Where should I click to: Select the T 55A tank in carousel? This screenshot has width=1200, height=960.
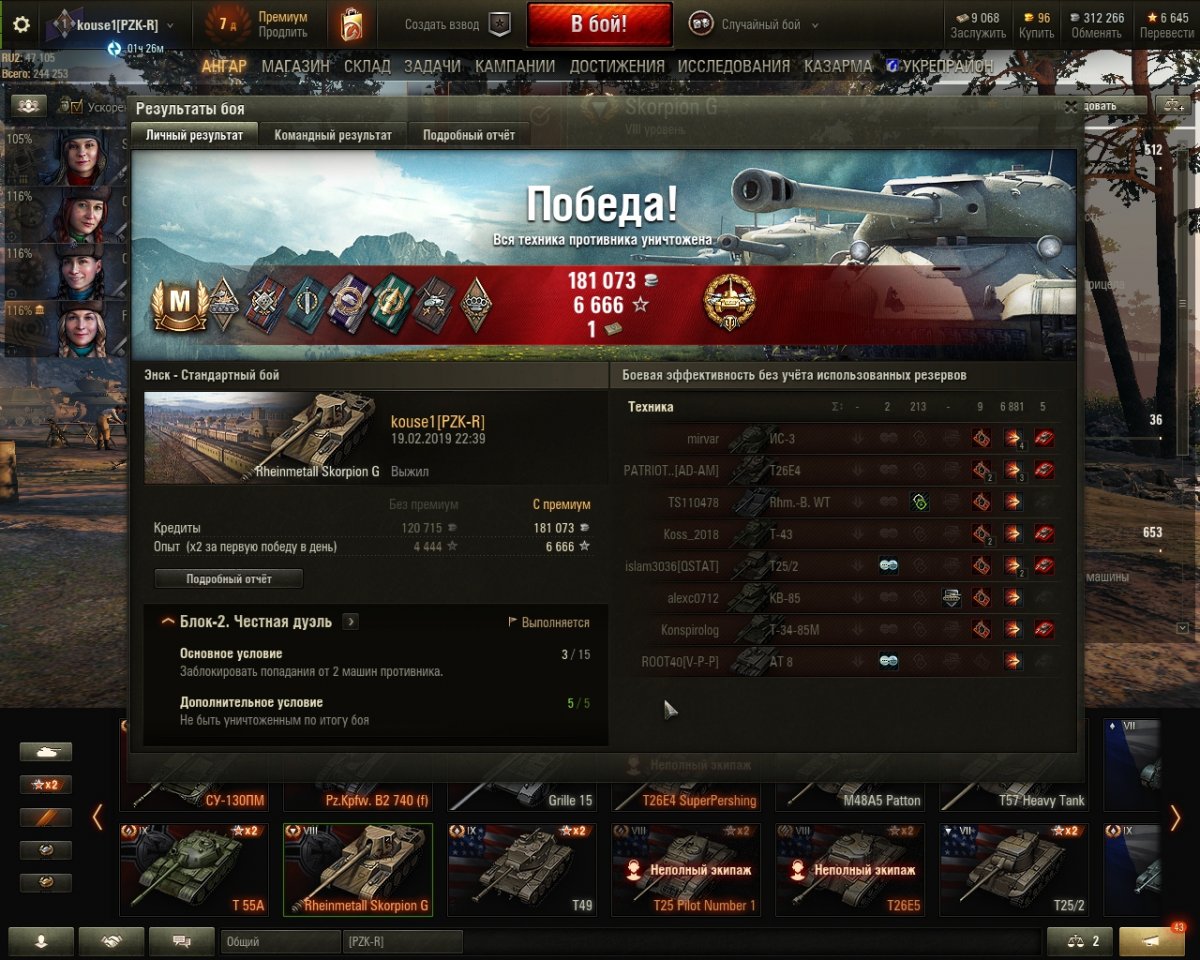pyautogui.click(x=193, y=868)
